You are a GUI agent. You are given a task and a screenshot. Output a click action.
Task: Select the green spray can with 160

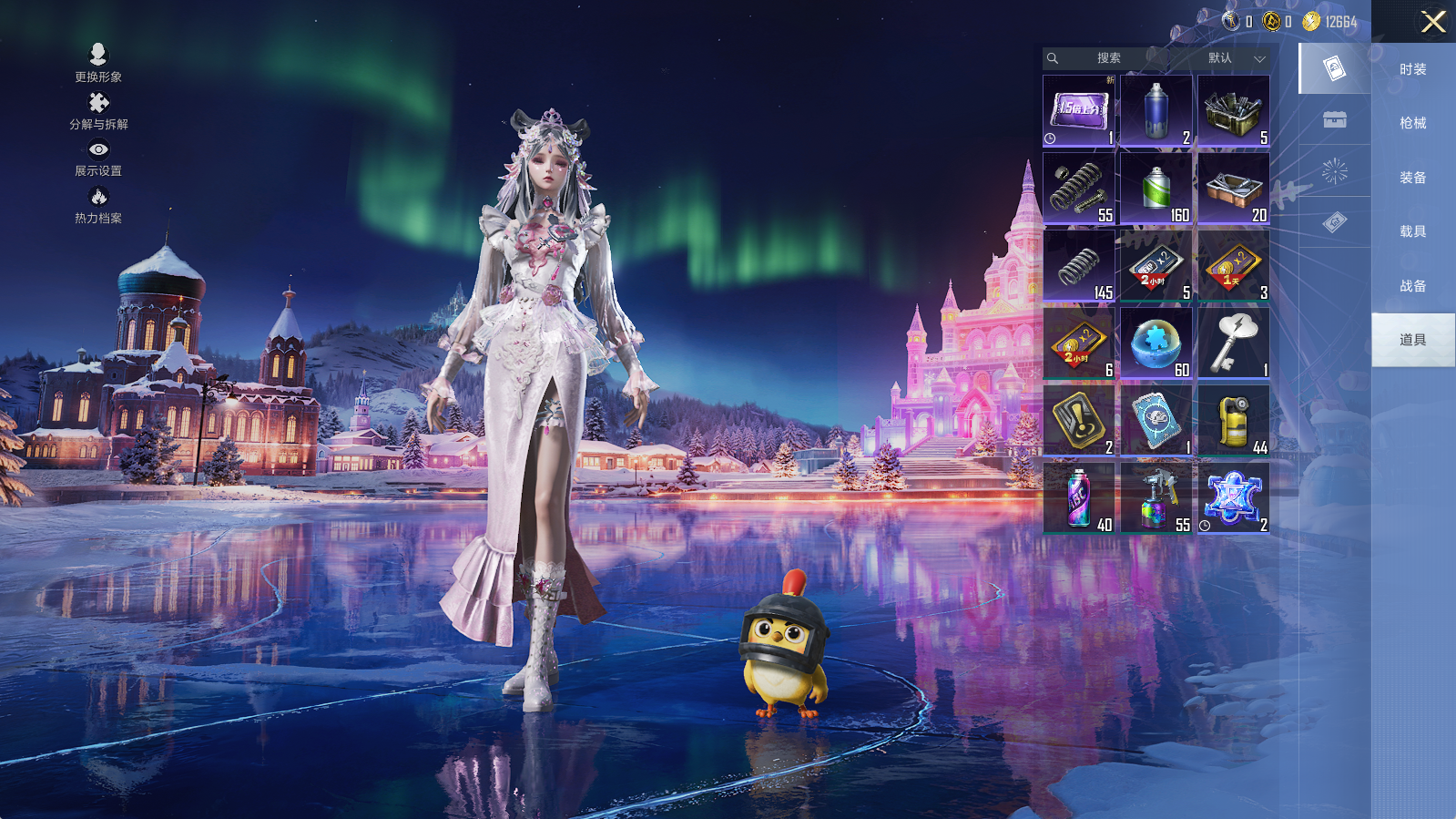point(1156,188)
